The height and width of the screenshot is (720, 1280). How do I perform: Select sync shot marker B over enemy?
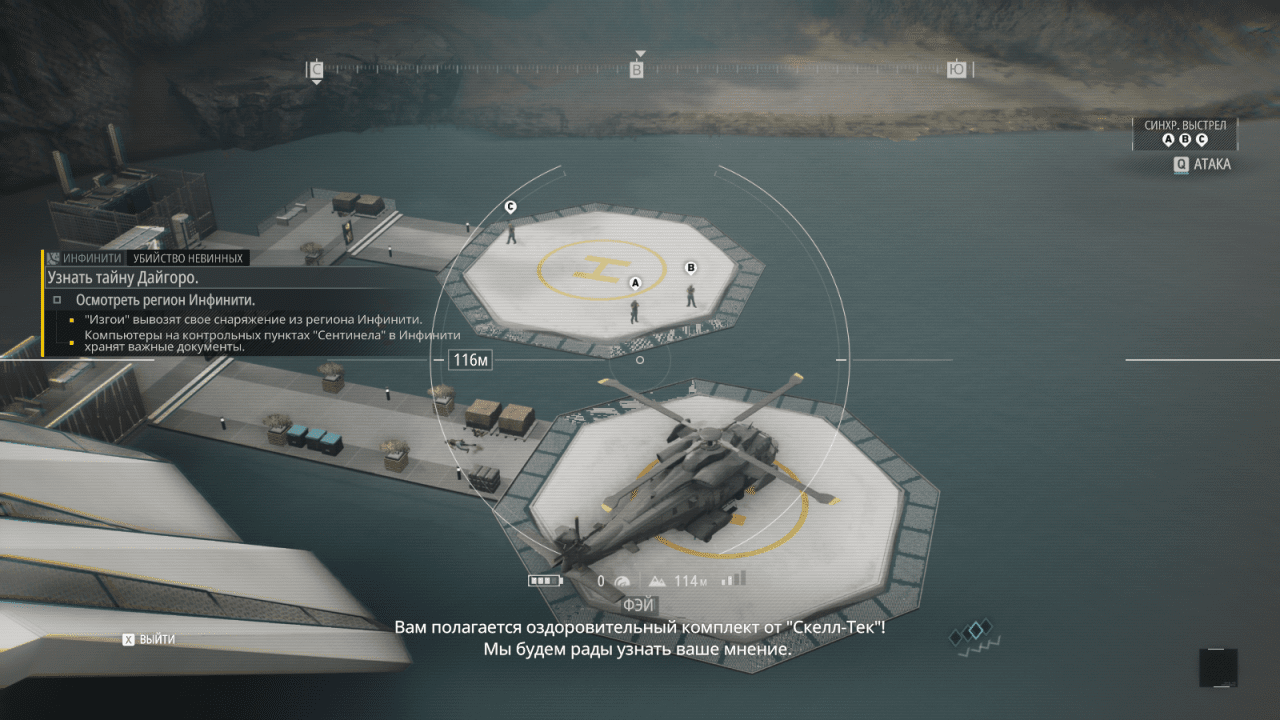pos(690,267)
